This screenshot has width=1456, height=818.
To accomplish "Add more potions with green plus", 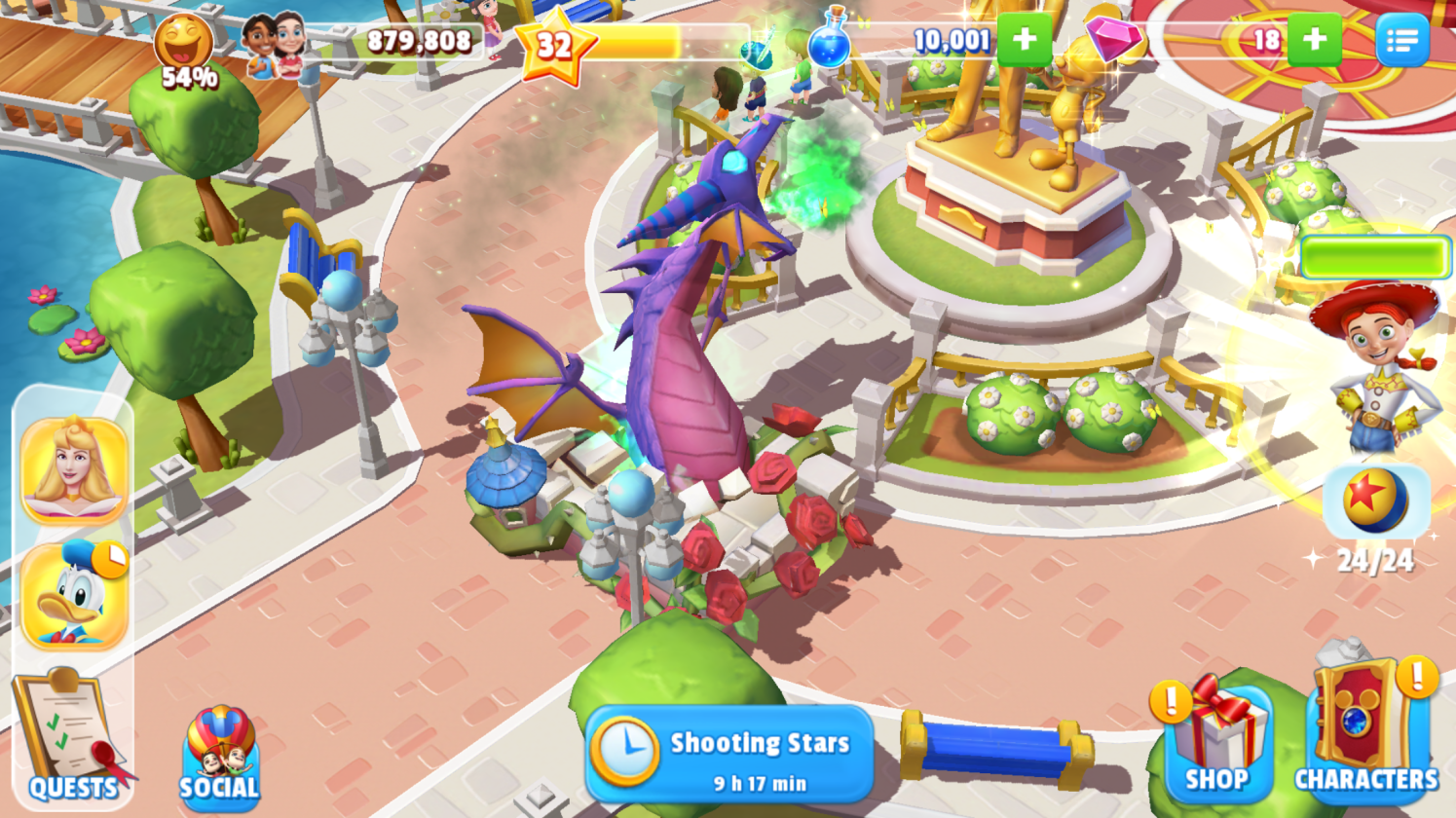I will 1024,40.
